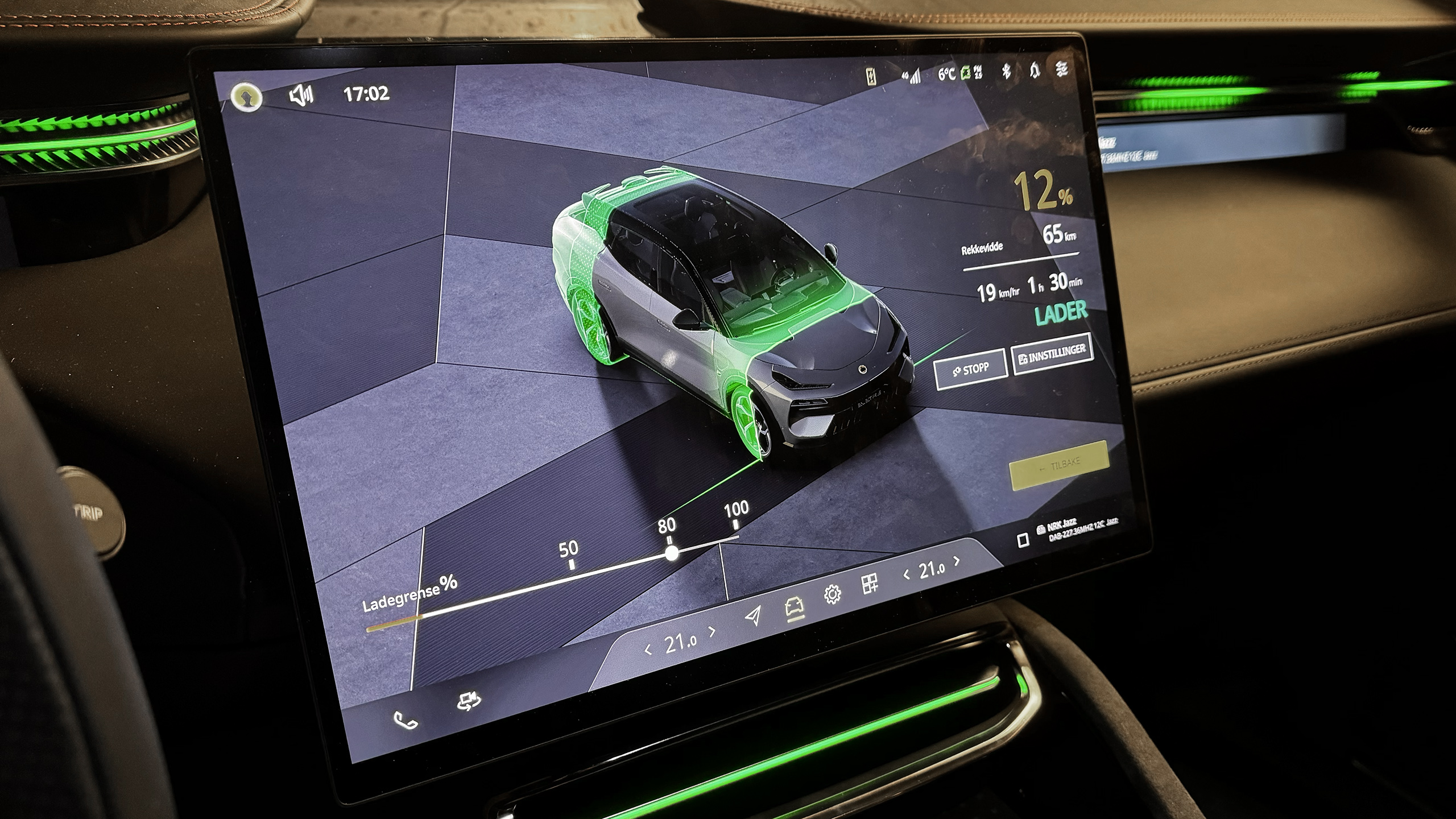Click the charge limit slider handle at 80
Image resolution: width=1456 pixels, height=819 pixels.
(x=672, y=553)
